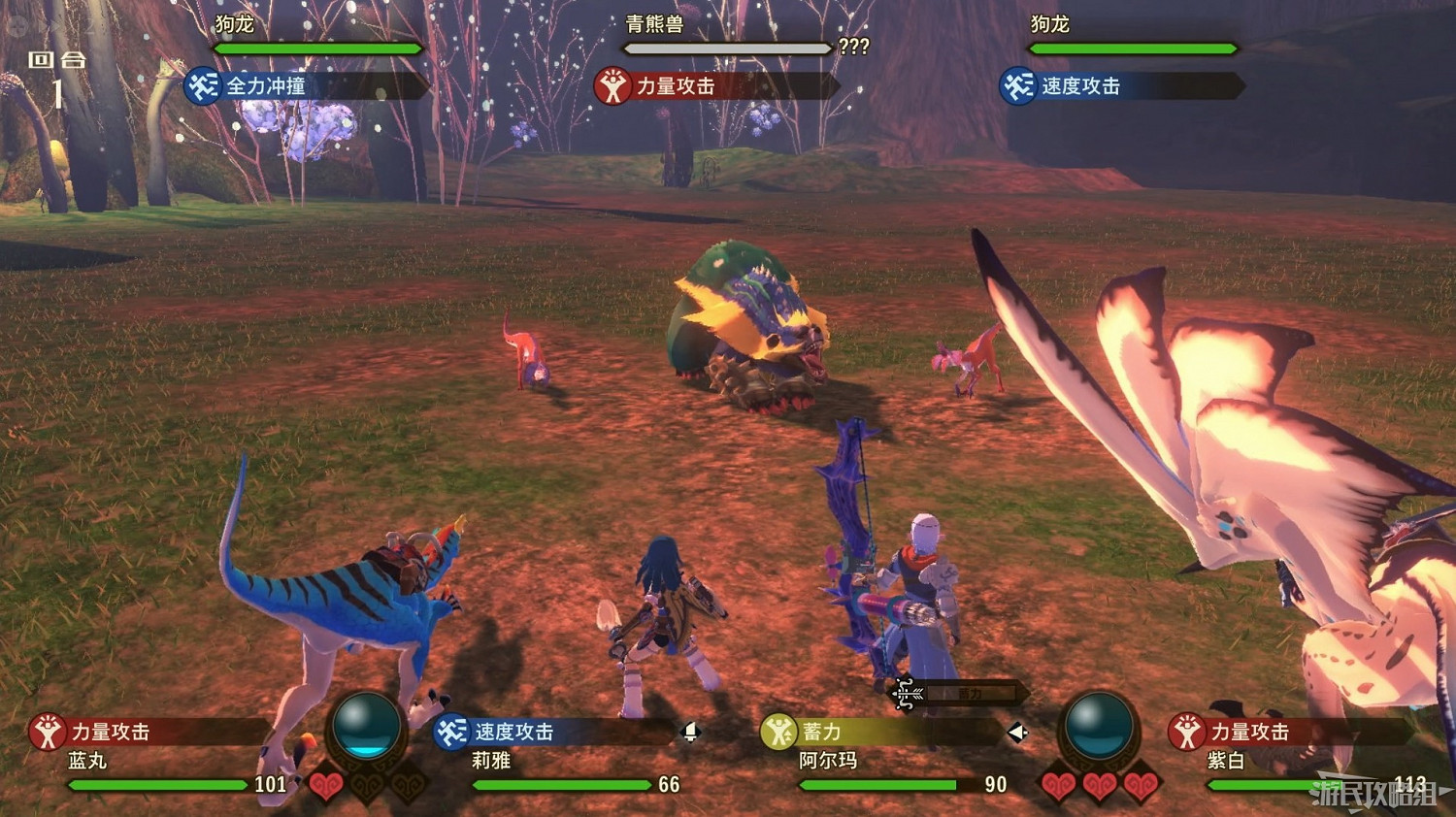The height and width of the screenshot is (817, 1456).
Task: Toggle the middle heart beside 紫白's panel
Action: tap(1099, 786)
